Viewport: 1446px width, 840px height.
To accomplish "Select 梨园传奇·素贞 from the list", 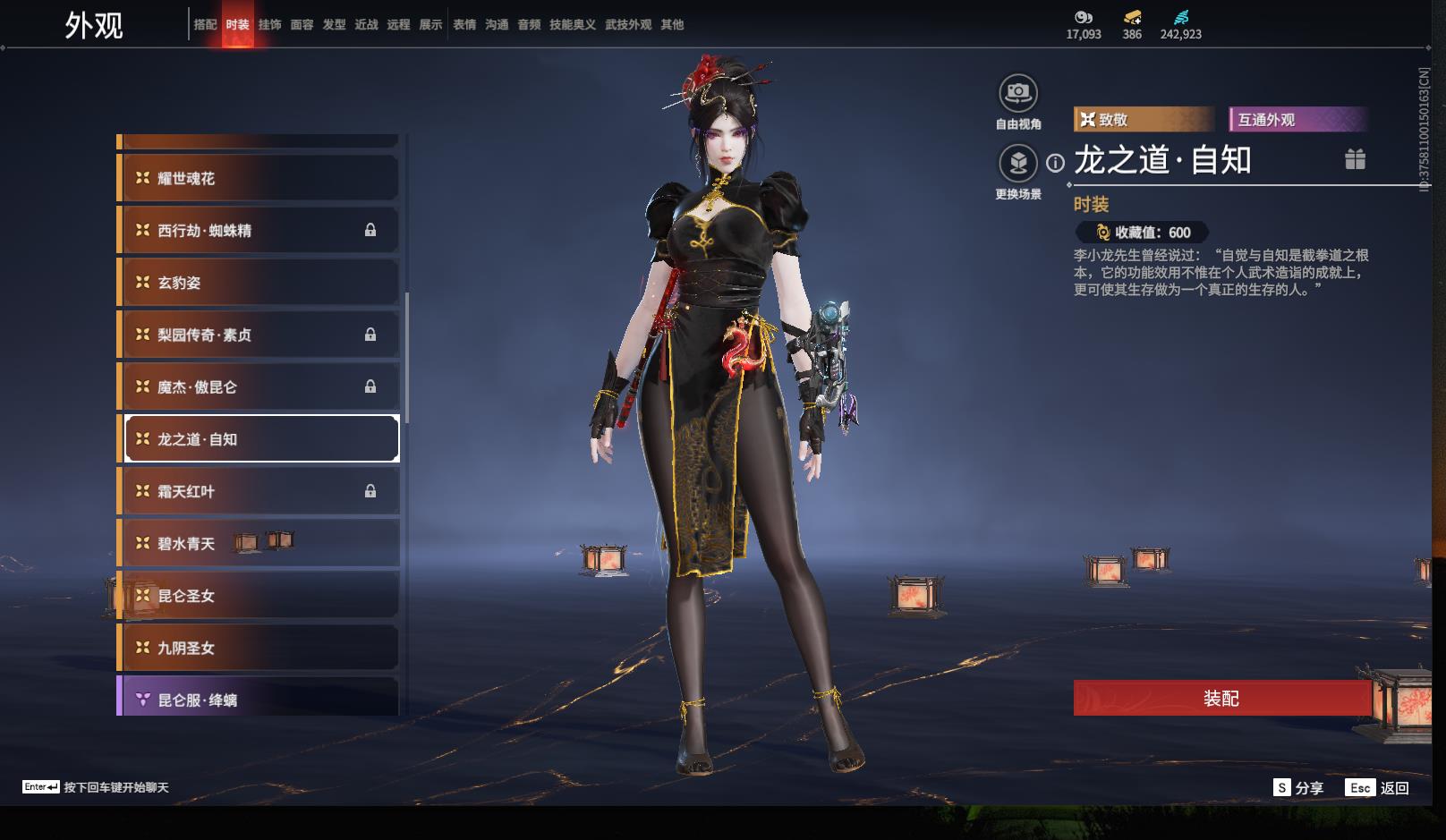I will [x=259, y=335].
